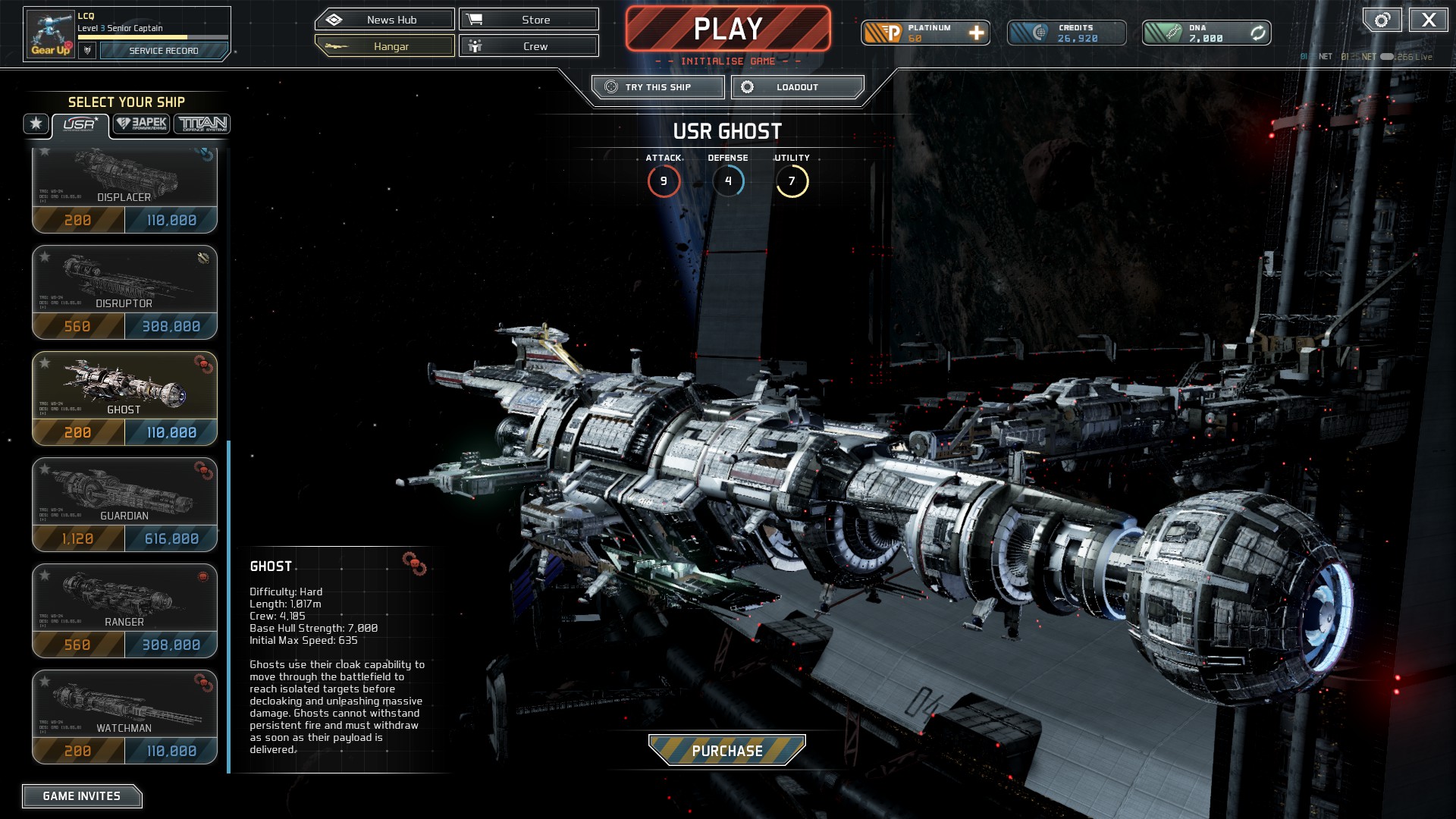Open the Crew menu
The width and height of the screenshot is (1456, 819).
(529, 46)
